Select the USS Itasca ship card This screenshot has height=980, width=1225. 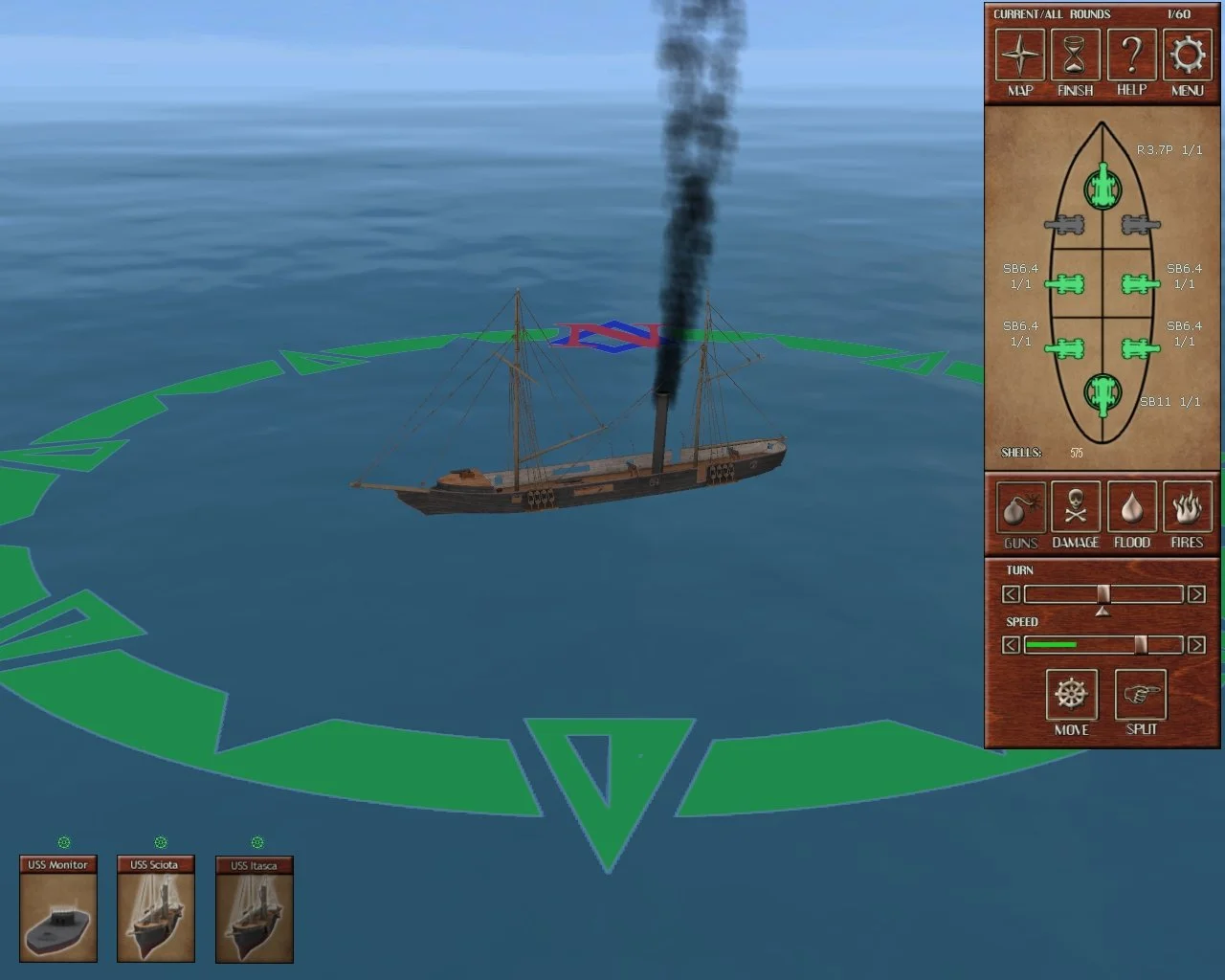[254, 910]
